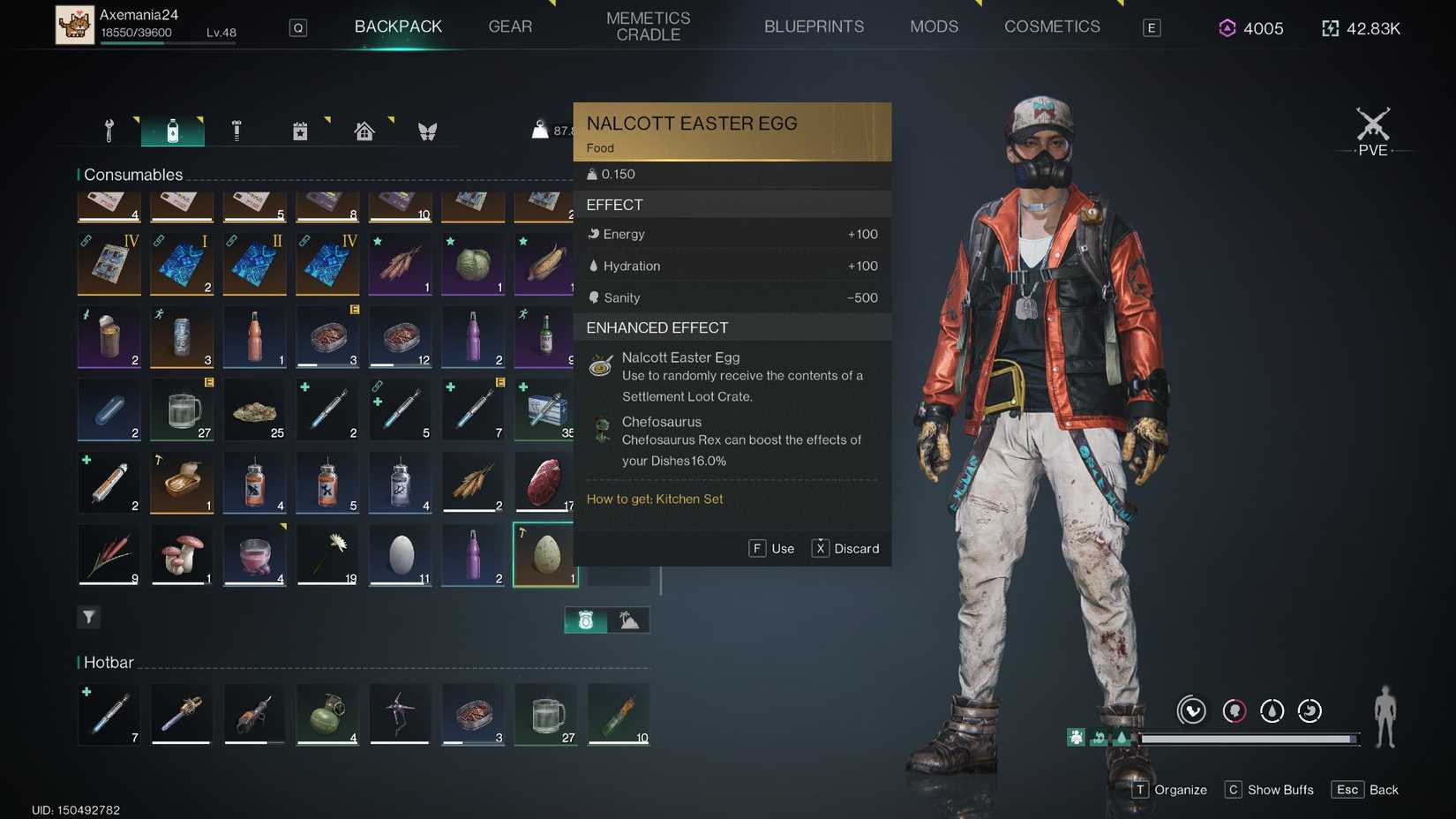Open the Building house category icon
The image size is (1456, 819).
click(364, 130)
